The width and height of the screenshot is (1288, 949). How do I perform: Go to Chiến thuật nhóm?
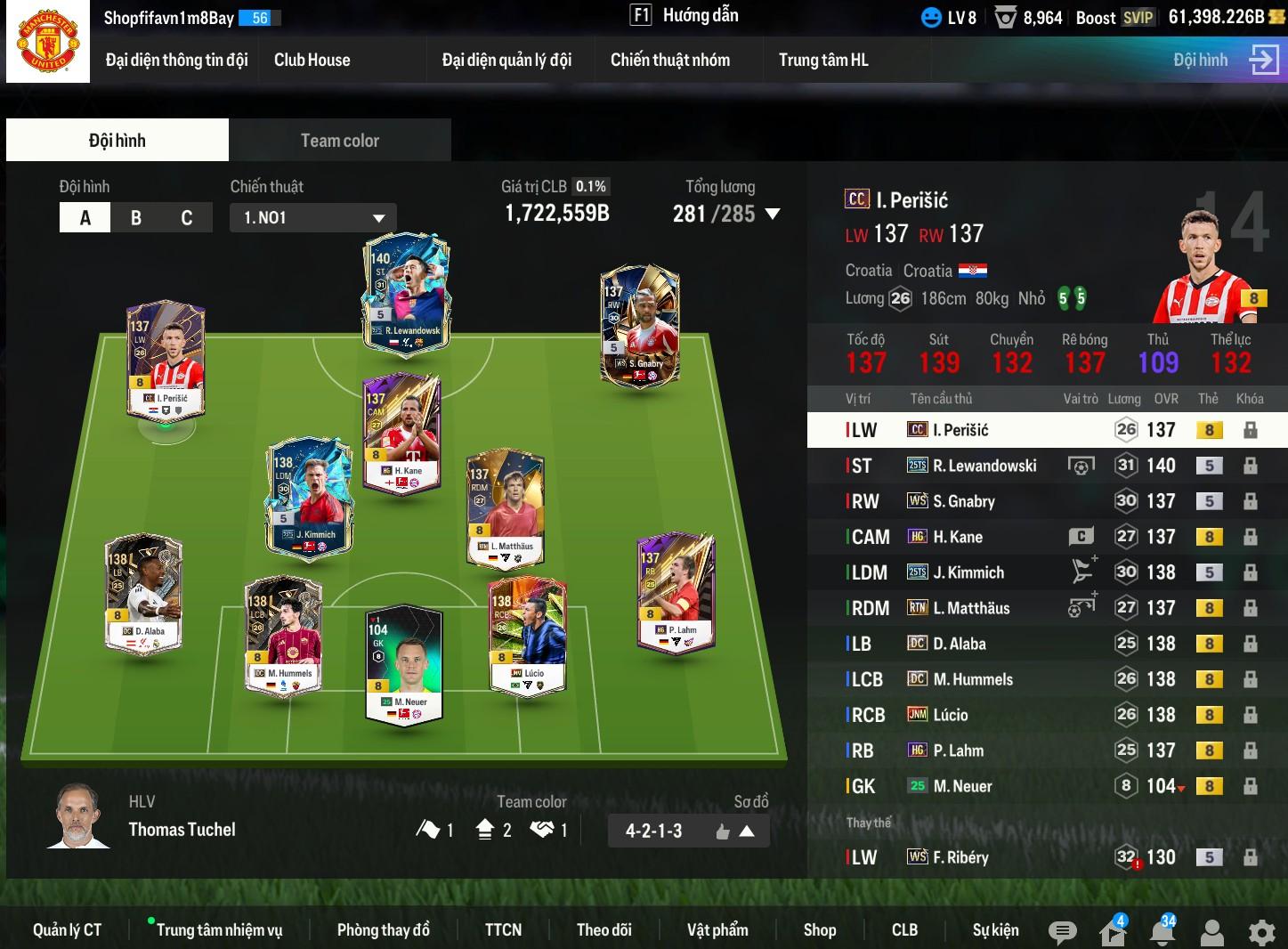click(669, 61)
